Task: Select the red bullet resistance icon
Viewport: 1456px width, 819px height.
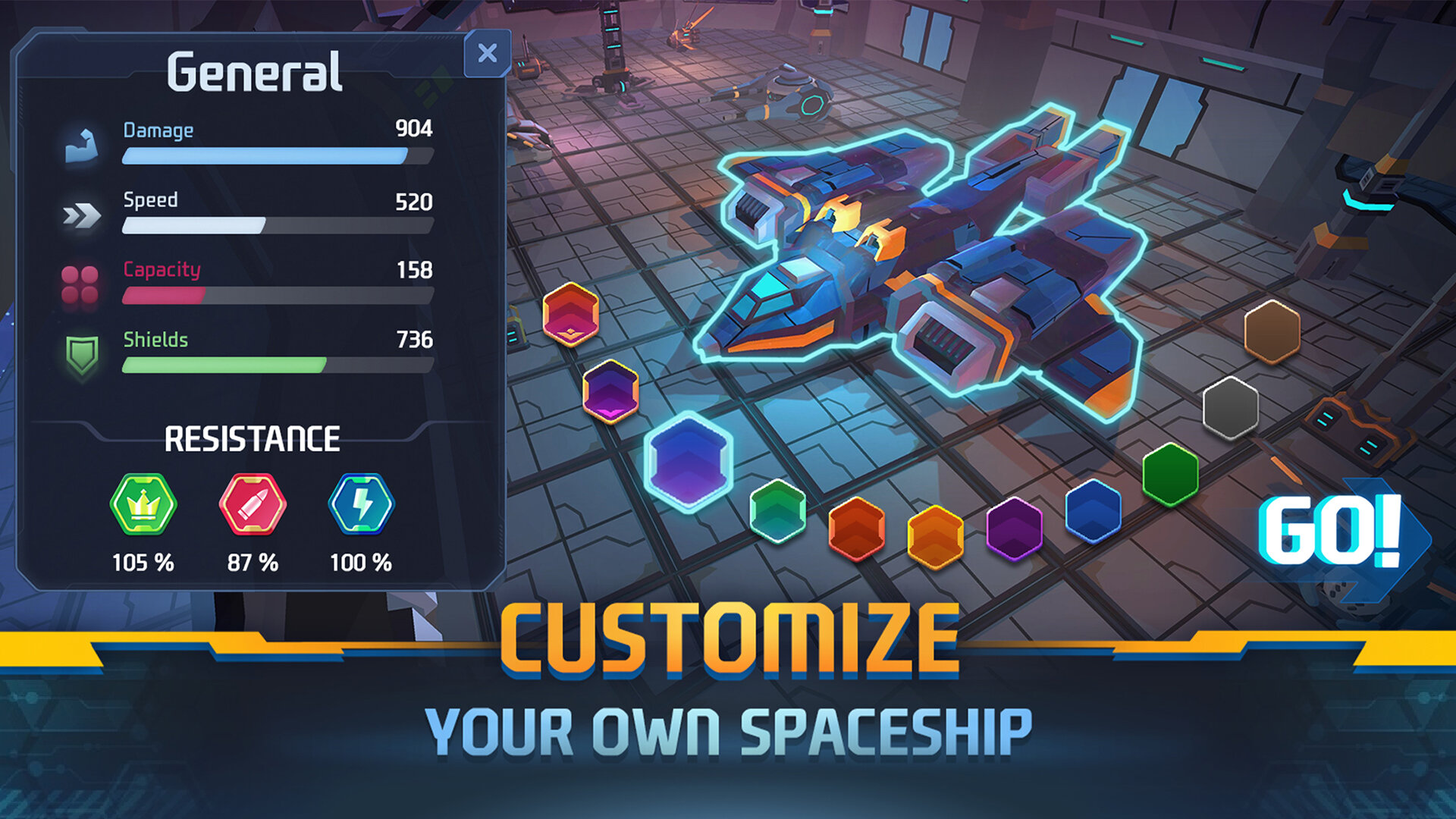Action: 253,504
